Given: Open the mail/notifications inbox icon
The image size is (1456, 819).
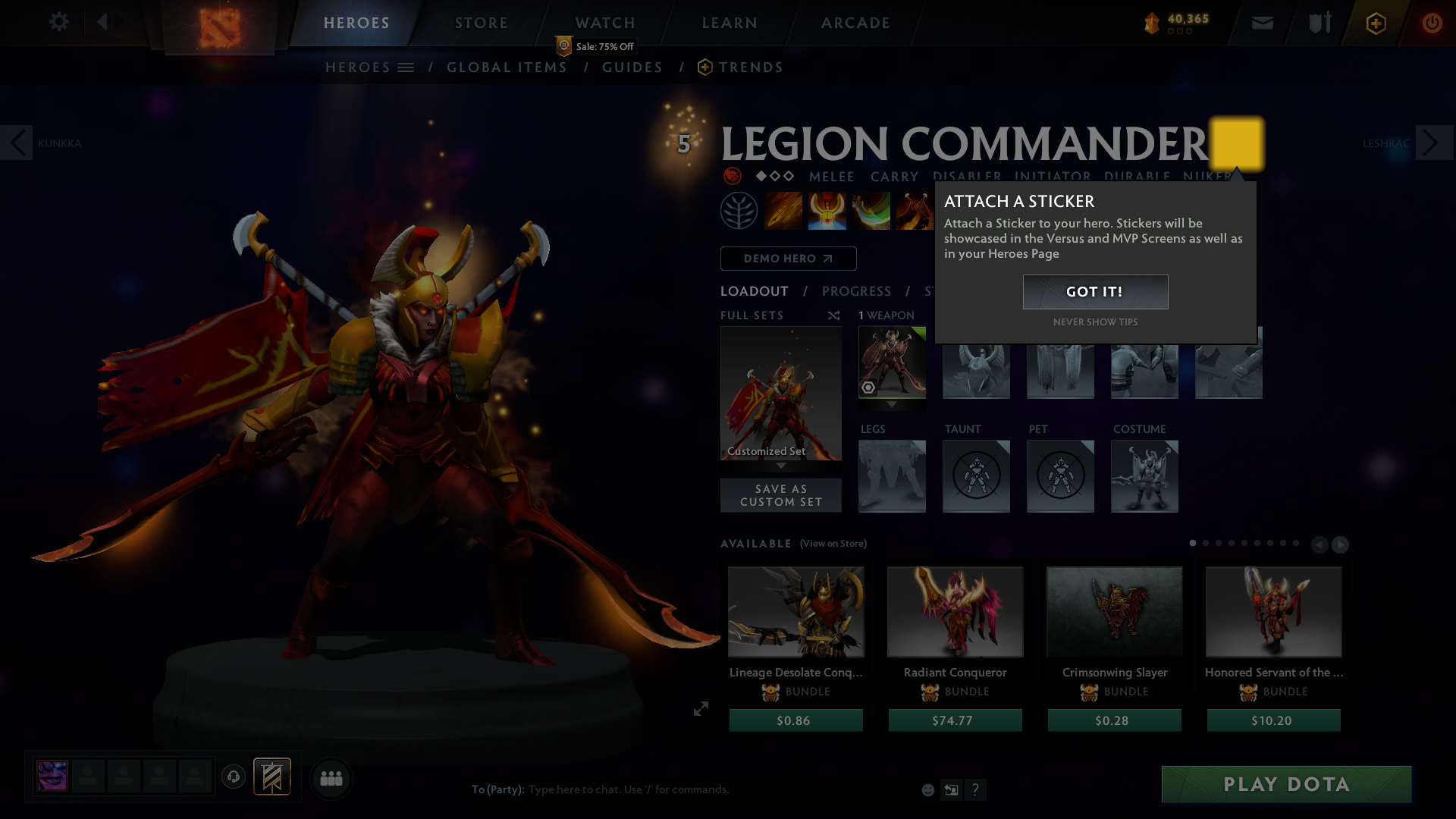Looking at the screenshot, I should click(1263, 23).
